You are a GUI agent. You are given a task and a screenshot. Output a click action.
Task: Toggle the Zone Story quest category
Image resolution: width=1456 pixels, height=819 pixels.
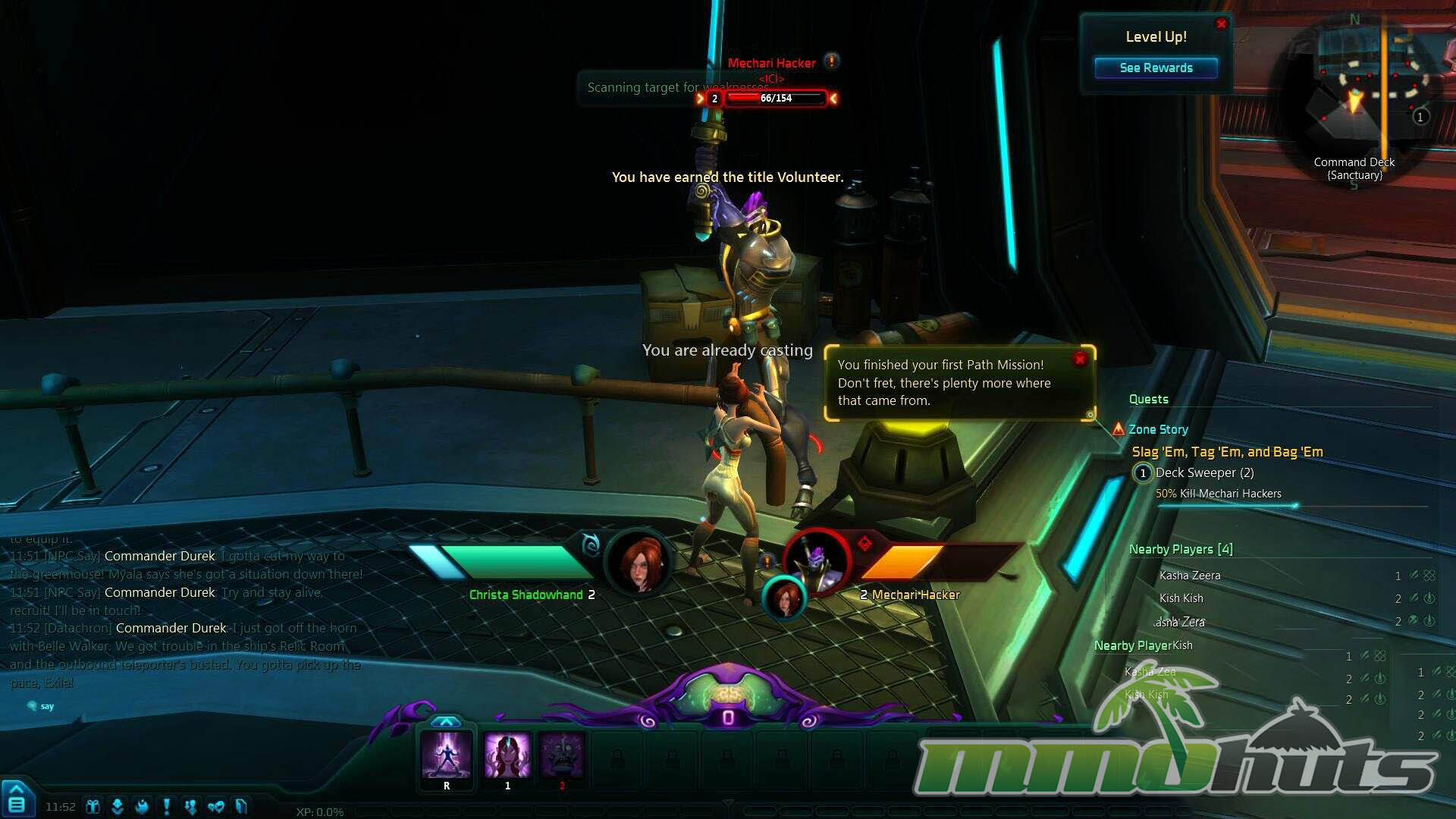(1157, 429)
